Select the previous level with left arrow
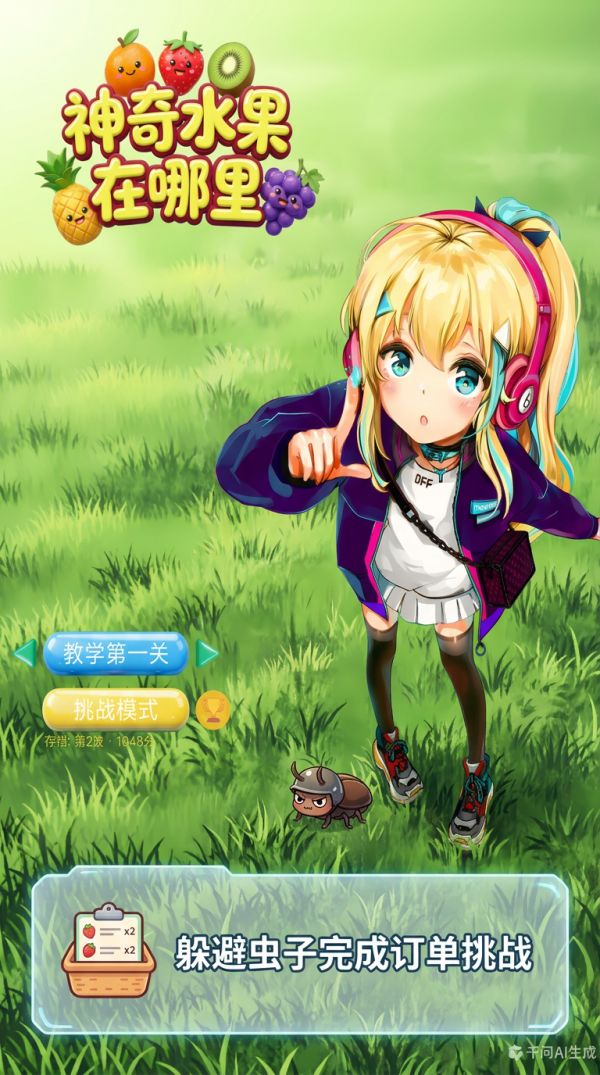This screenshot has width=600, height=1075. pos(25,653)
